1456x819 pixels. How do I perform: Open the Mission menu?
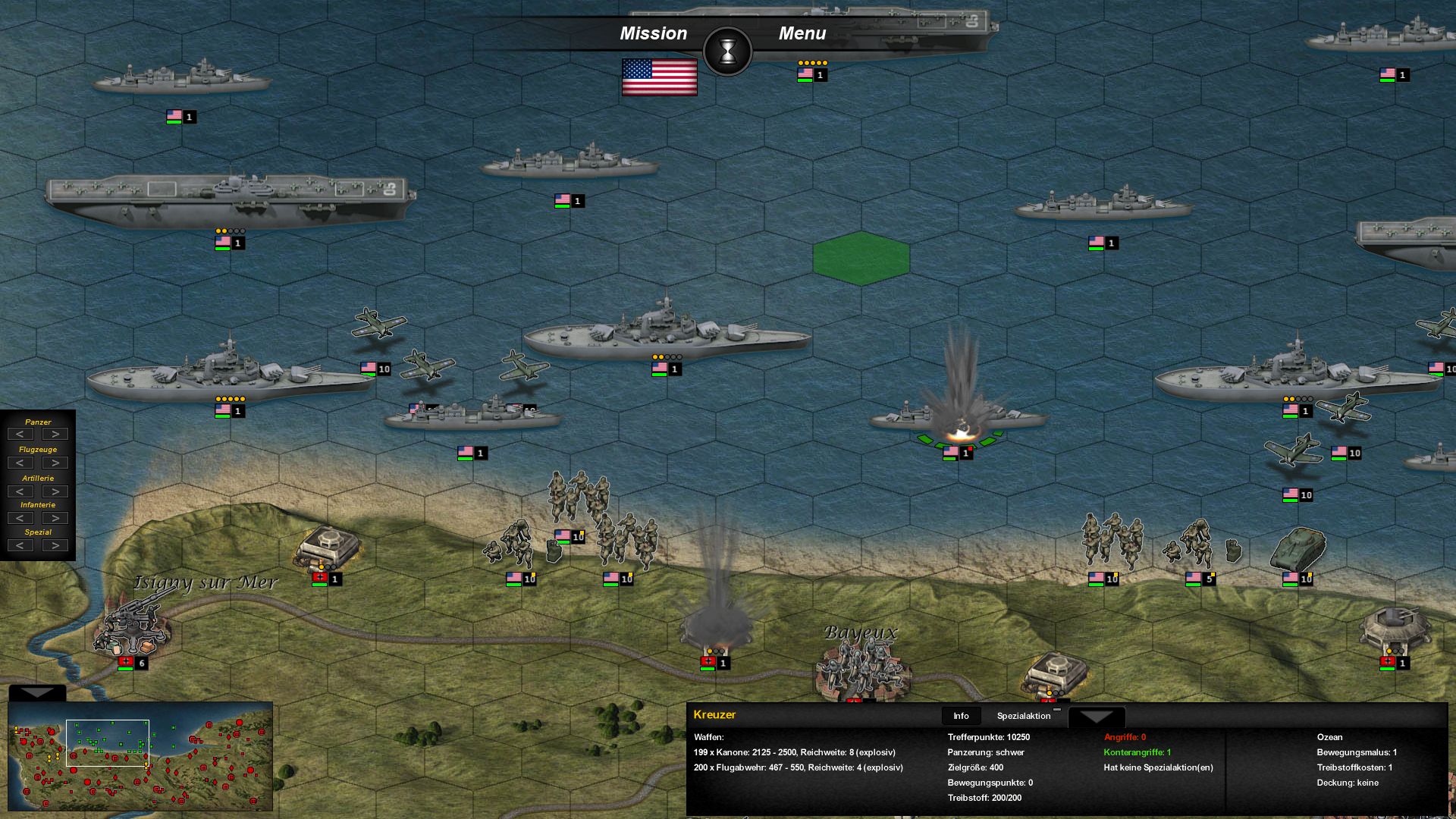click(x=654, y=33)
